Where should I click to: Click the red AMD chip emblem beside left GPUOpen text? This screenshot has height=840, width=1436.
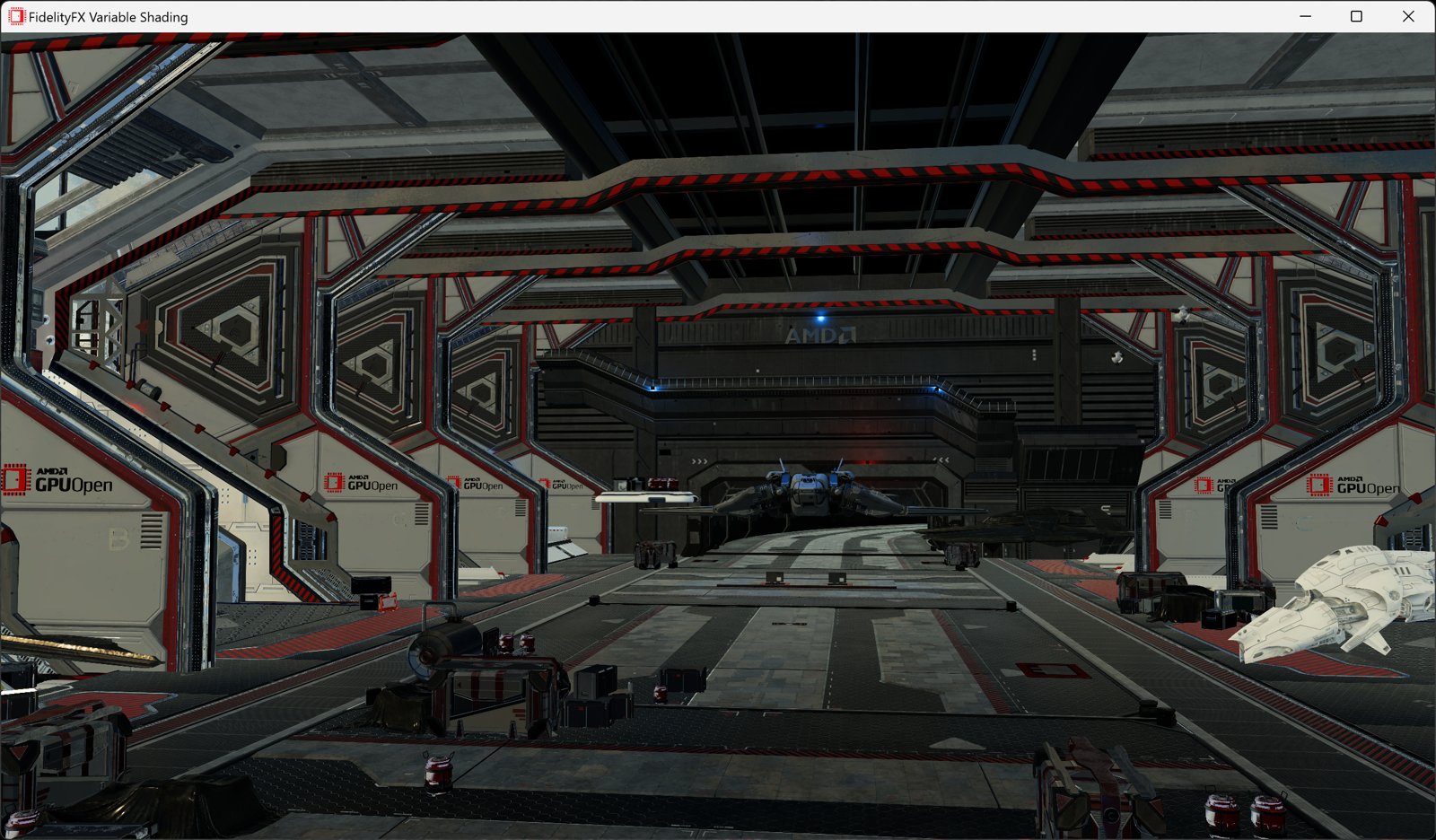click(14, 479)
